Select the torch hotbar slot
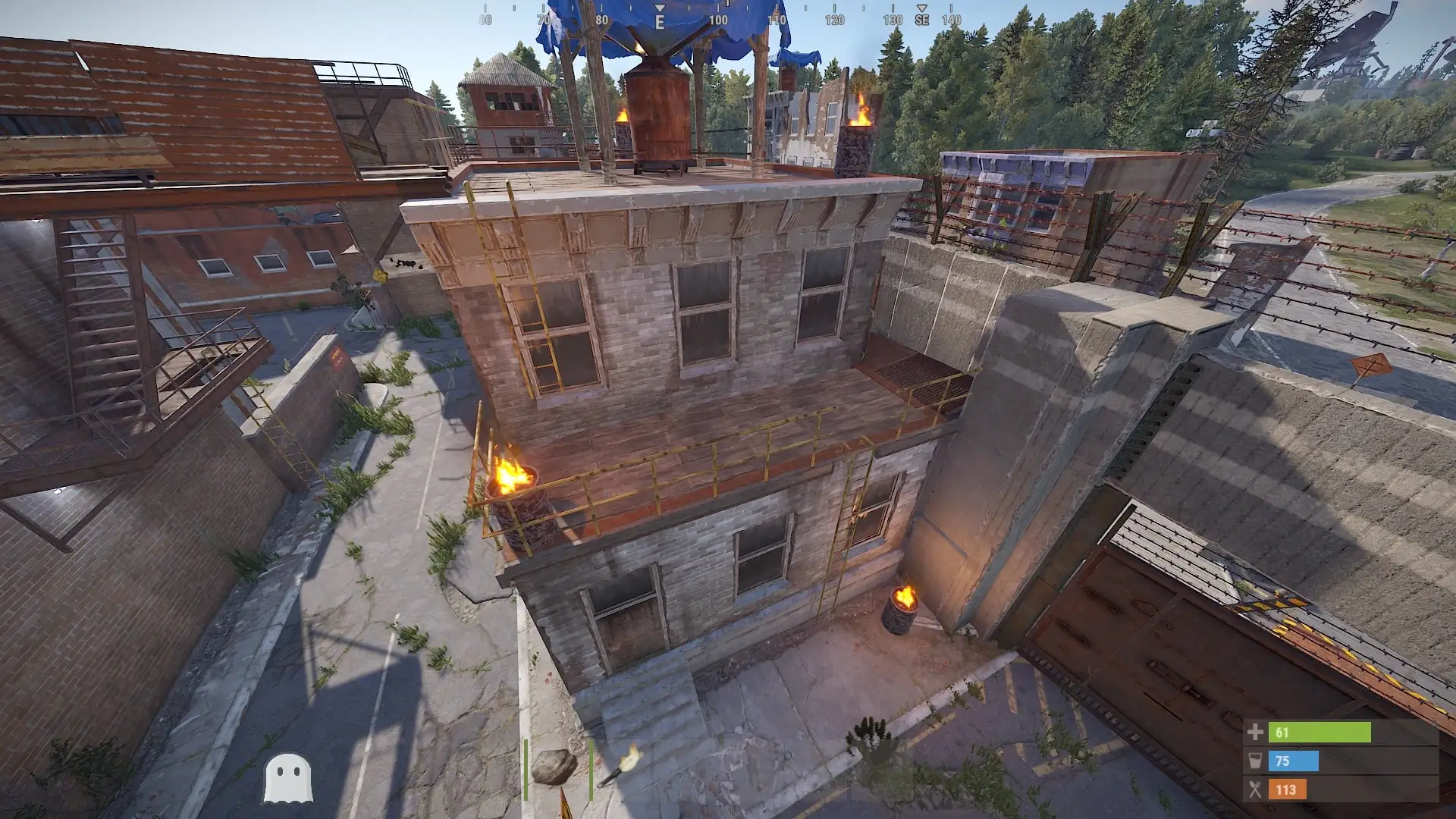Screen dimensions: 1456x819 [620, 767]
